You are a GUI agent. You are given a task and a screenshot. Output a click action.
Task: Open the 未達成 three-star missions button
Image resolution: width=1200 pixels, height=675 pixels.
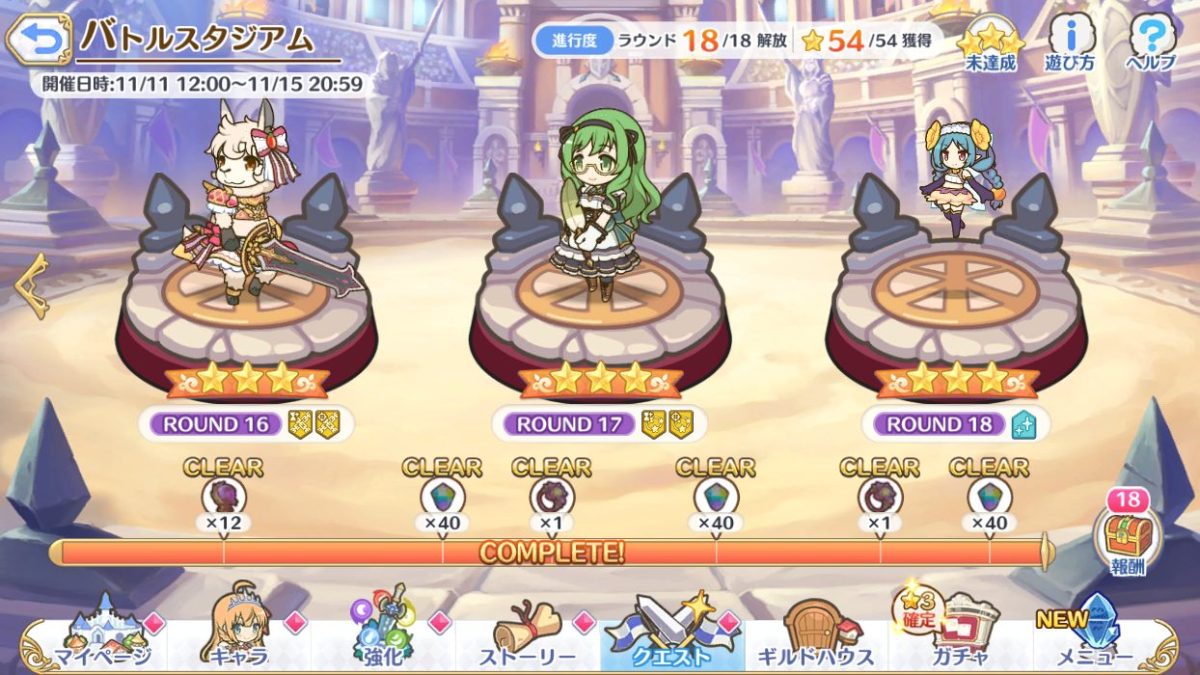tap(989, 47)
